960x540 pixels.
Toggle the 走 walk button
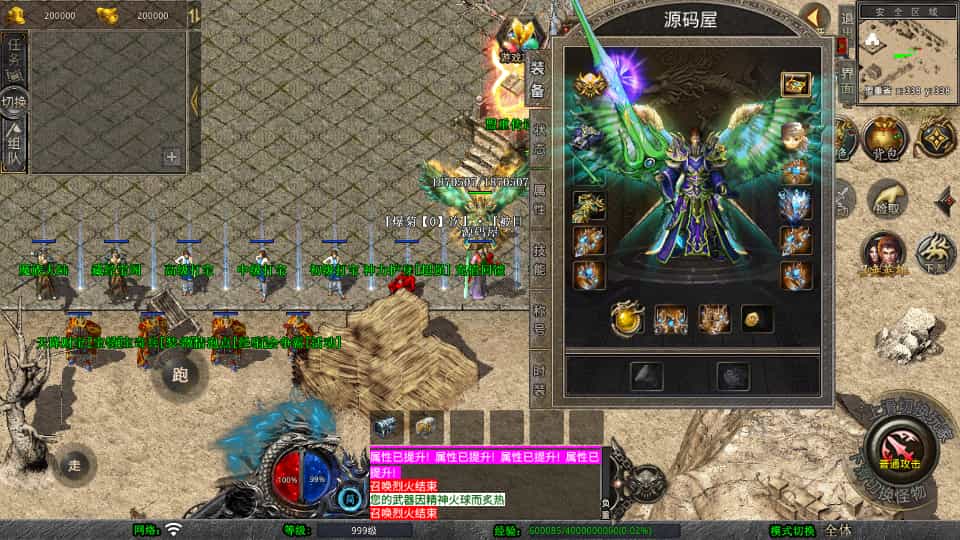point(75,465)
